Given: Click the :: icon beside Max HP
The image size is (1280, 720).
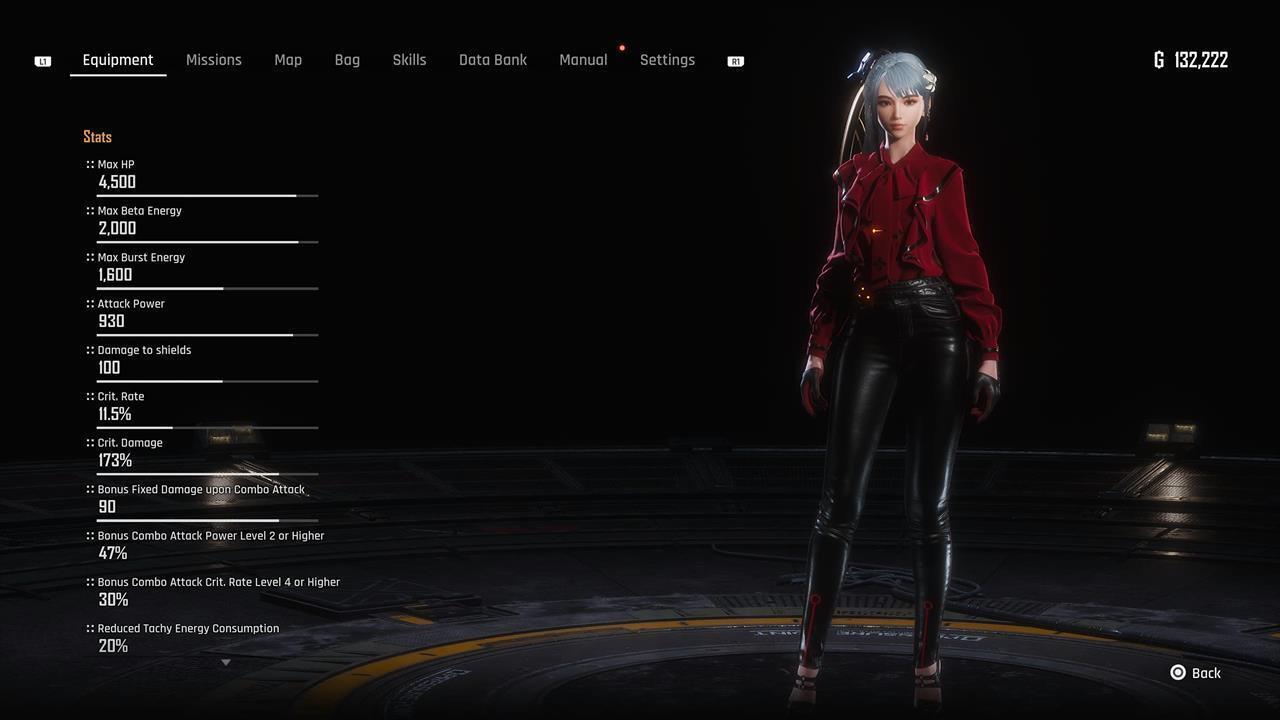Looking at the screenshot, I should pyautogui.click(x=88, y=164).
